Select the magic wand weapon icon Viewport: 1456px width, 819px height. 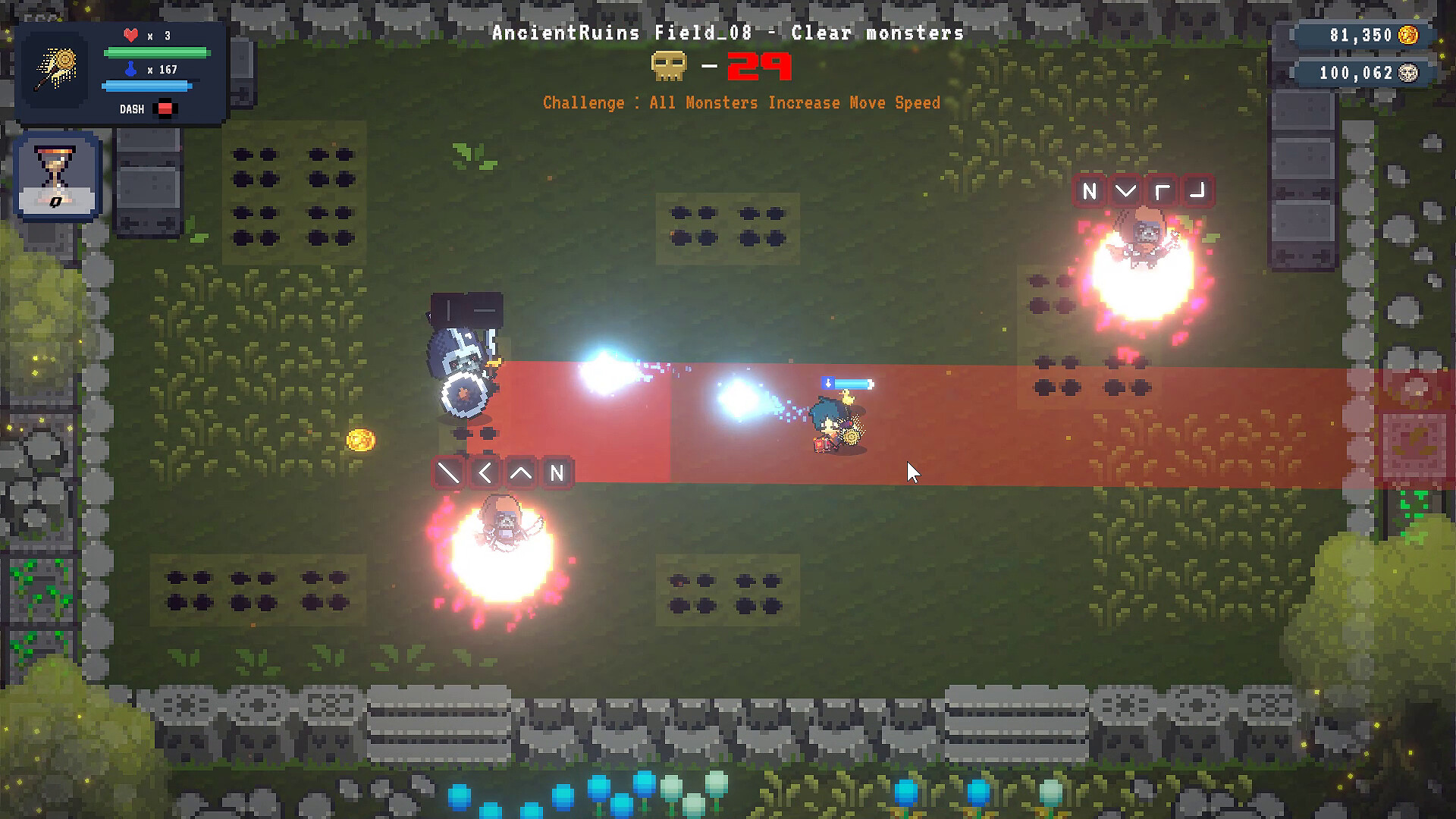tap(57, 68)
